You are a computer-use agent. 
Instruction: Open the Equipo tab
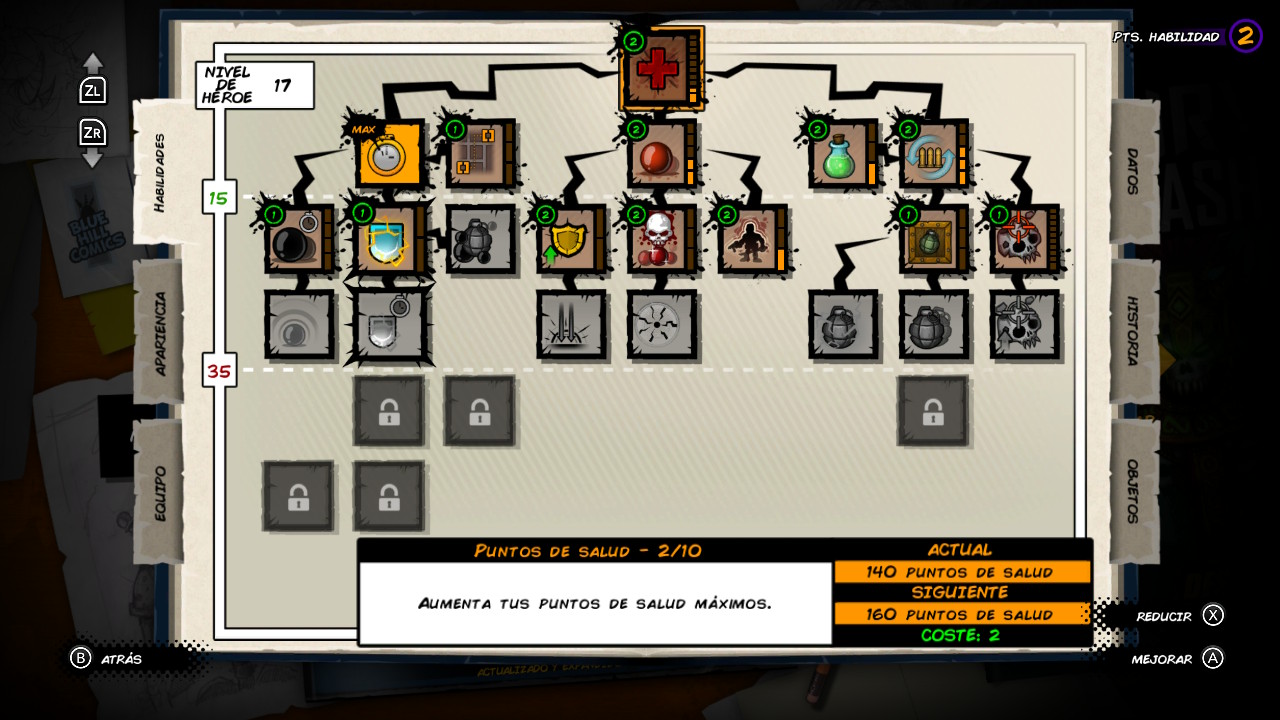pos(160,492)
